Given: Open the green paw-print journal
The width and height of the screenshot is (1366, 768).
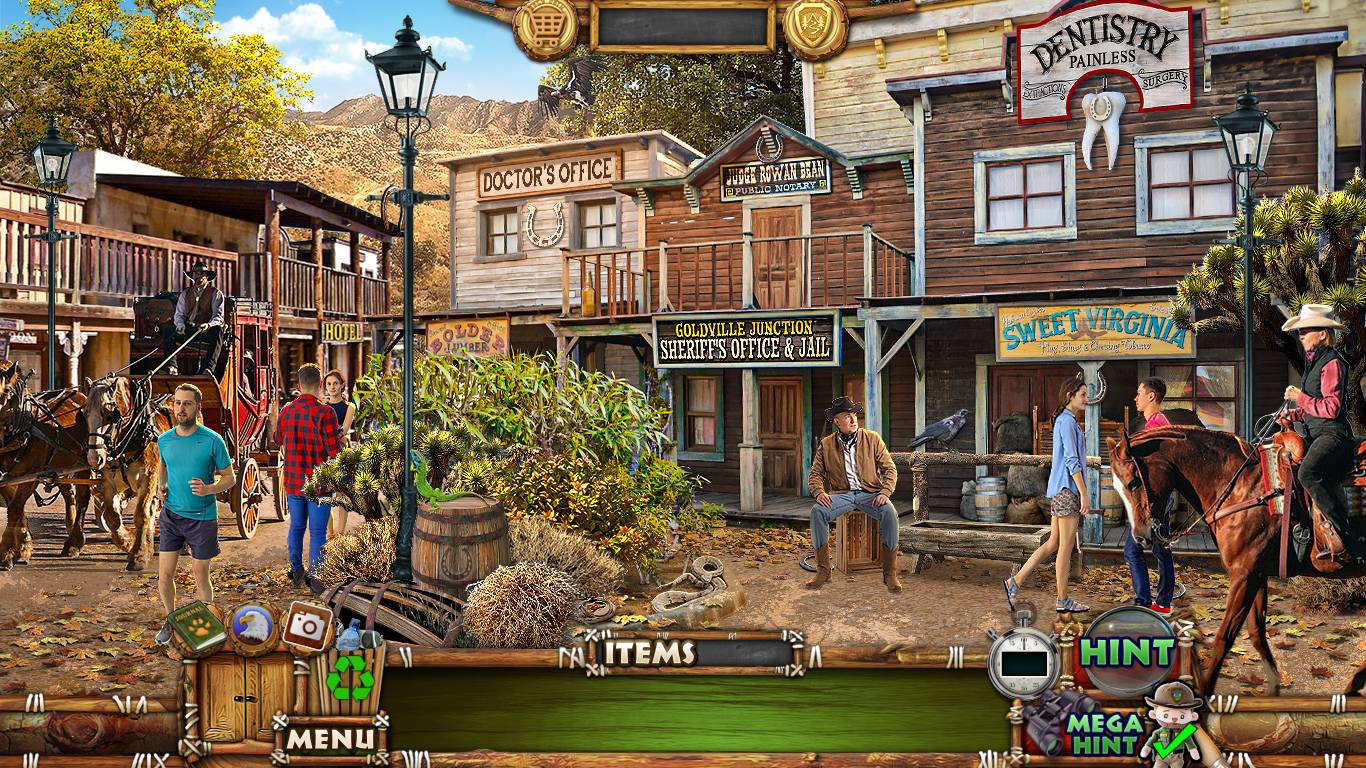Looking at the screenshot, I should point(197,627).
